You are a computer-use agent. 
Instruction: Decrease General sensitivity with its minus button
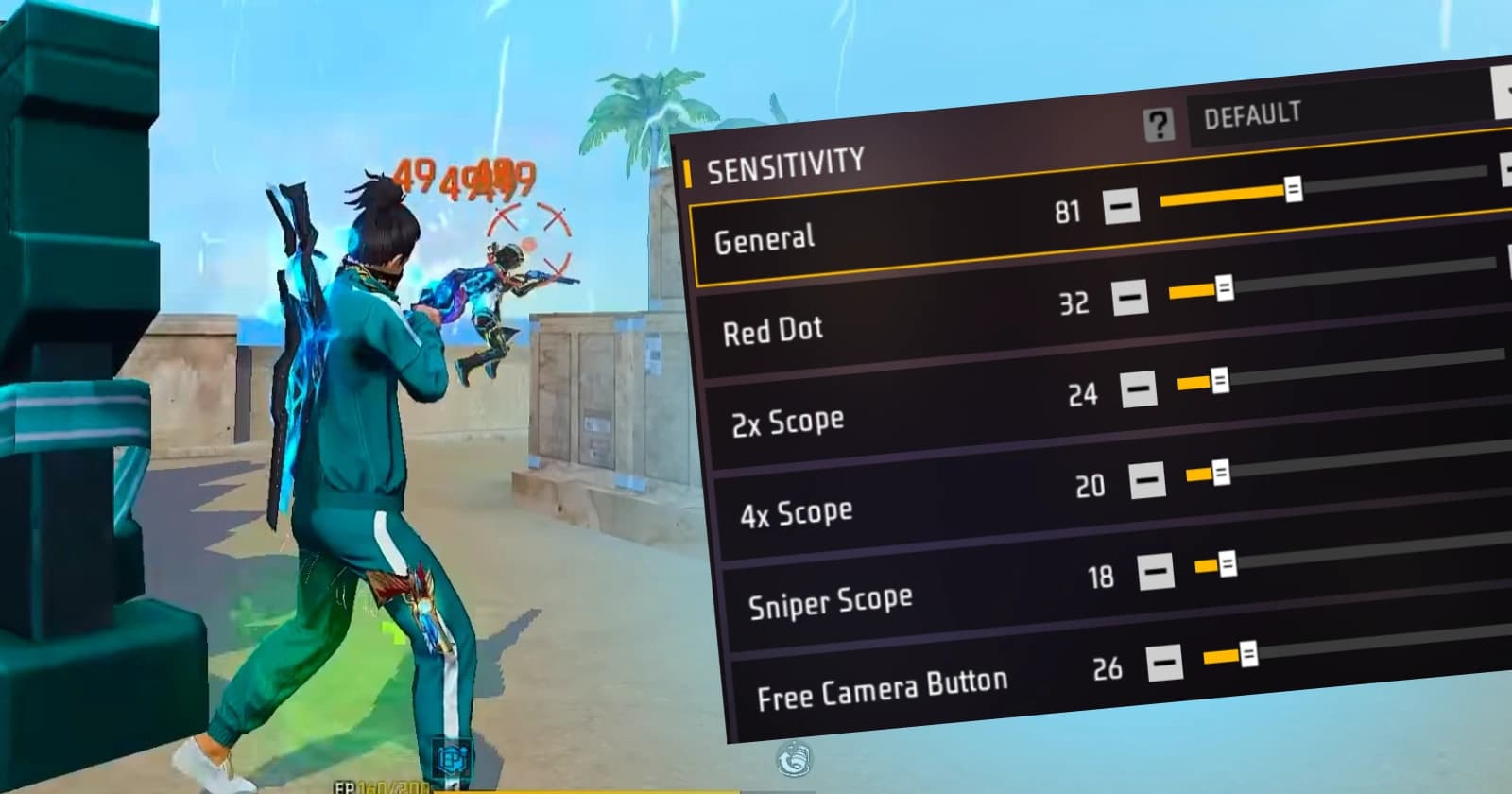(1123, 206)
